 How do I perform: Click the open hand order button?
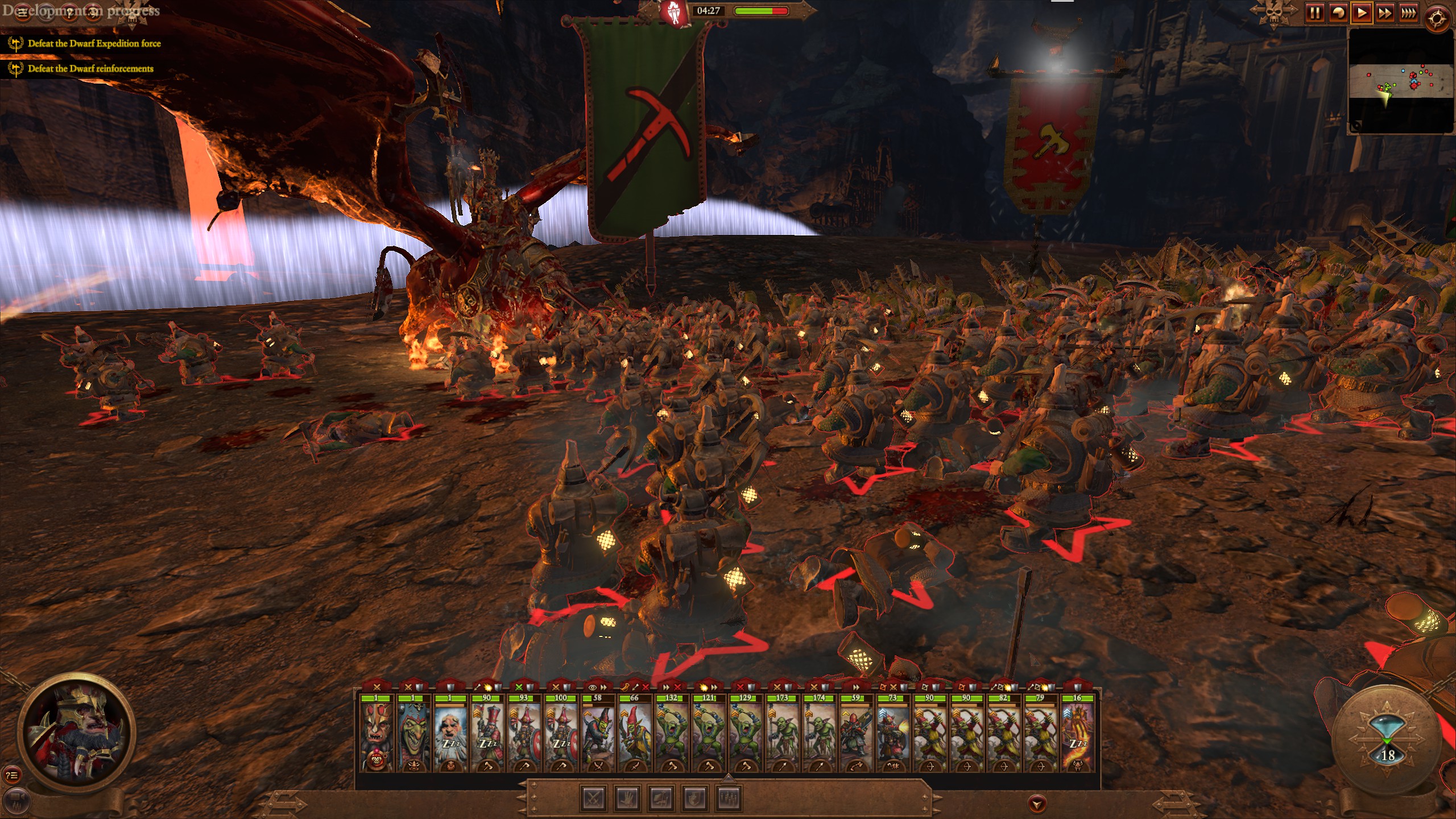[x=628, y=798]
